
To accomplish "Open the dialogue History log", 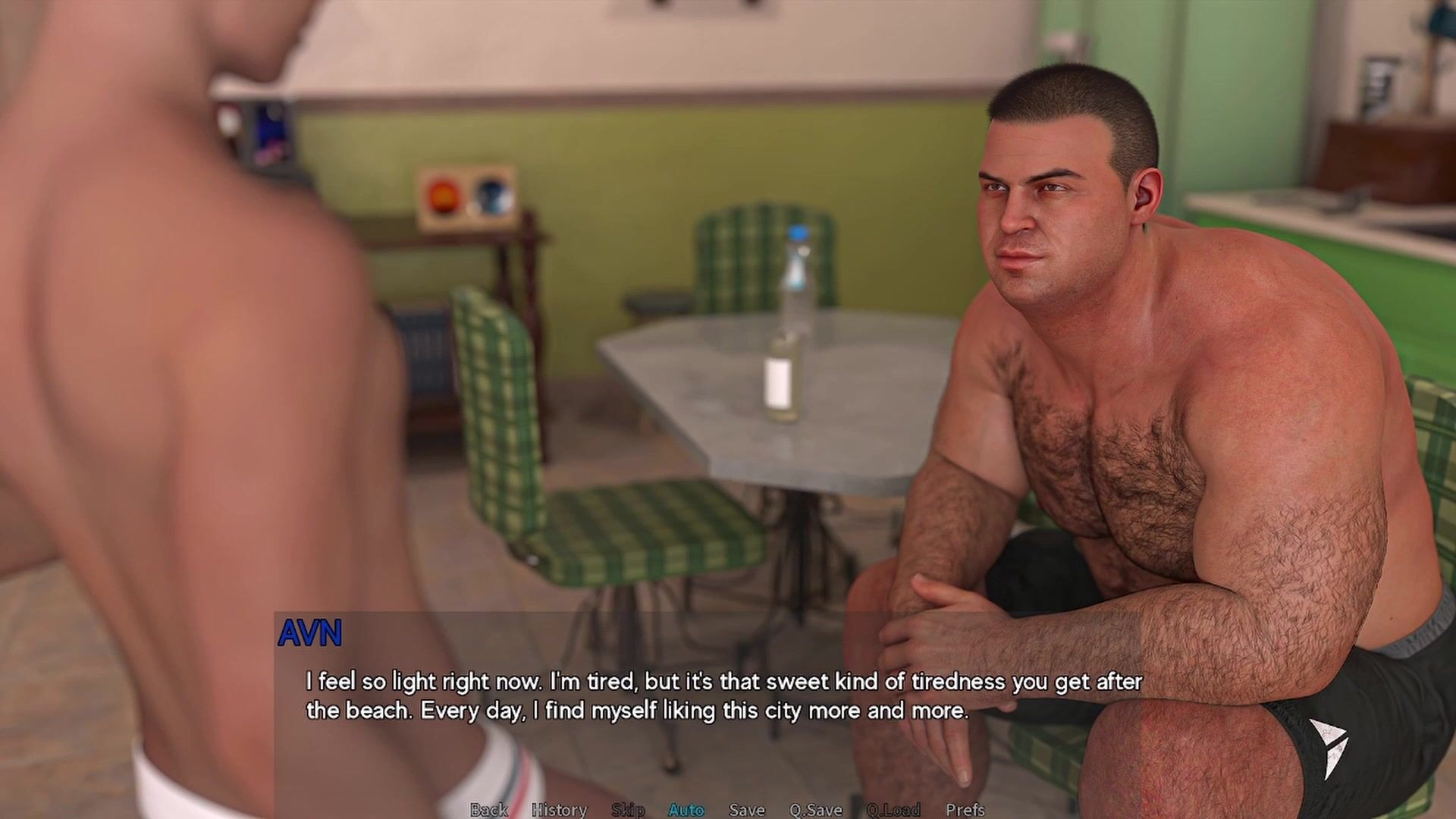I will point(559,810).
